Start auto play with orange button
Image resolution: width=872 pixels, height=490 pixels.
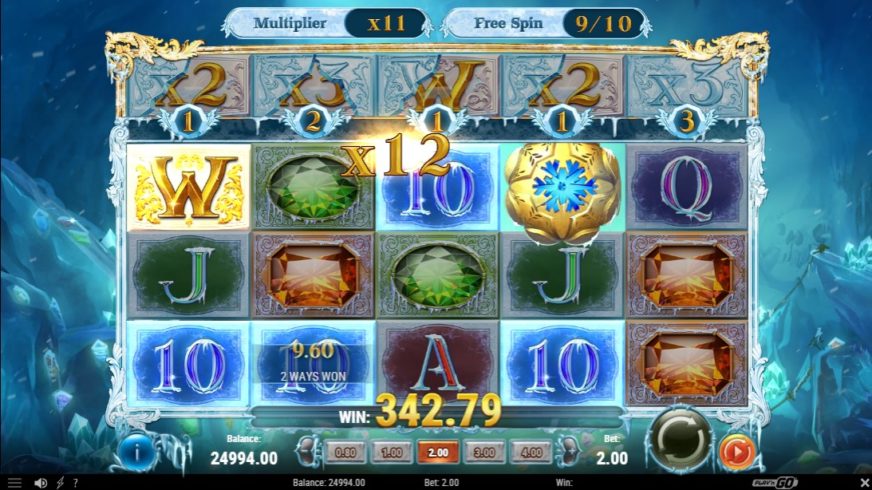coord(737,452)
